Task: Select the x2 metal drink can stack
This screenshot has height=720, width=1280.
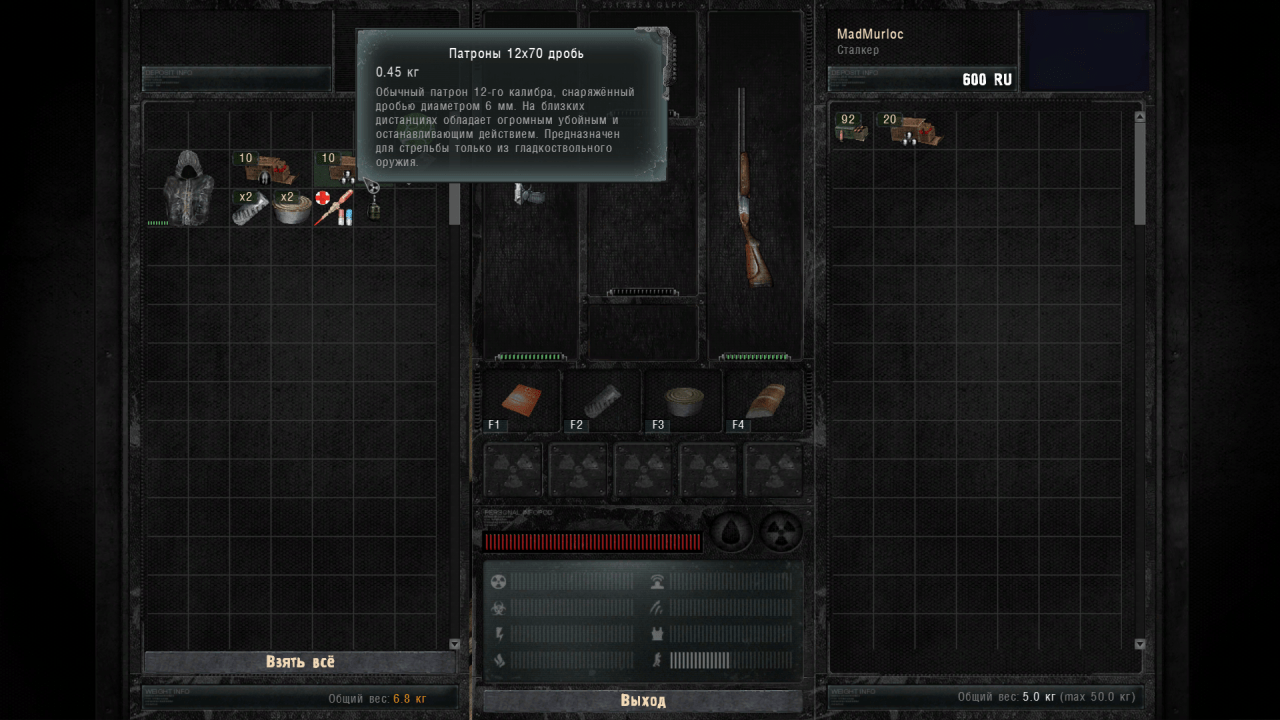Action: (x=250, y=207)
